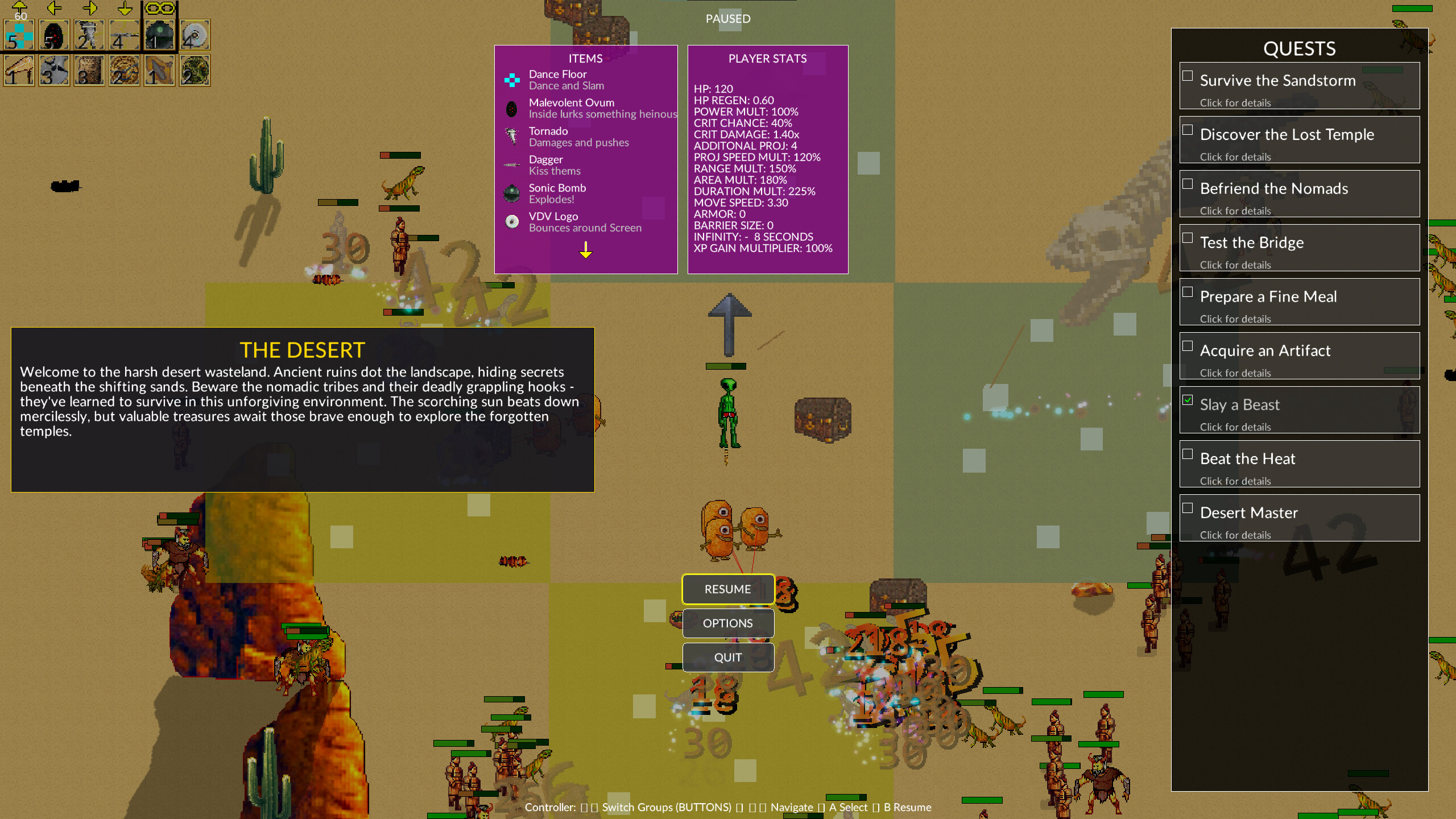The image size is (1456, 819).
Task: Check off the Survive the Sandstorm quest
Action: click(x=1189, y=75)
